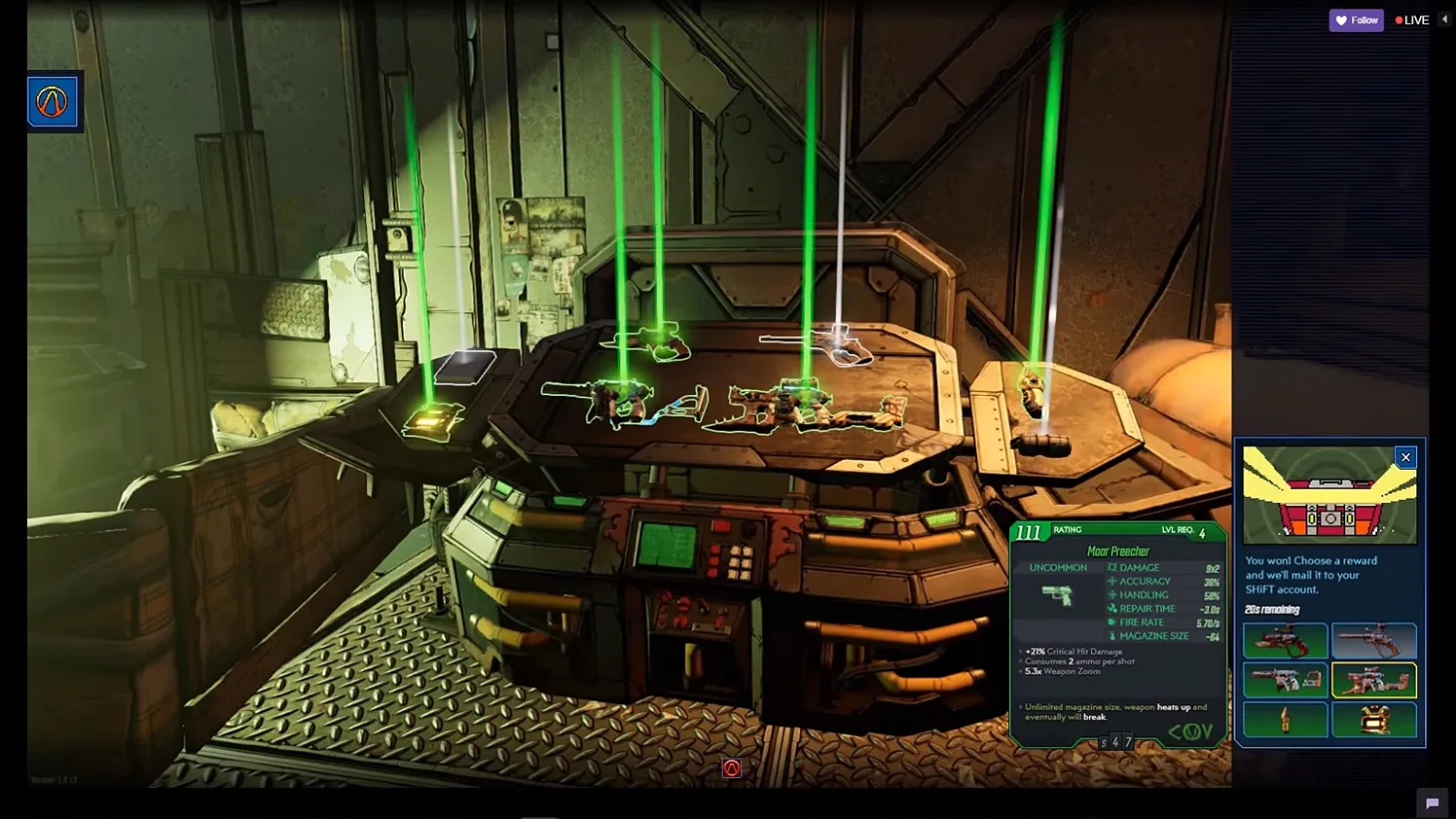Viewport: 1456px width, 819px height.
Task: Click the green pistol preview image on the weapon card
Action: click(x=1059, y=595)
